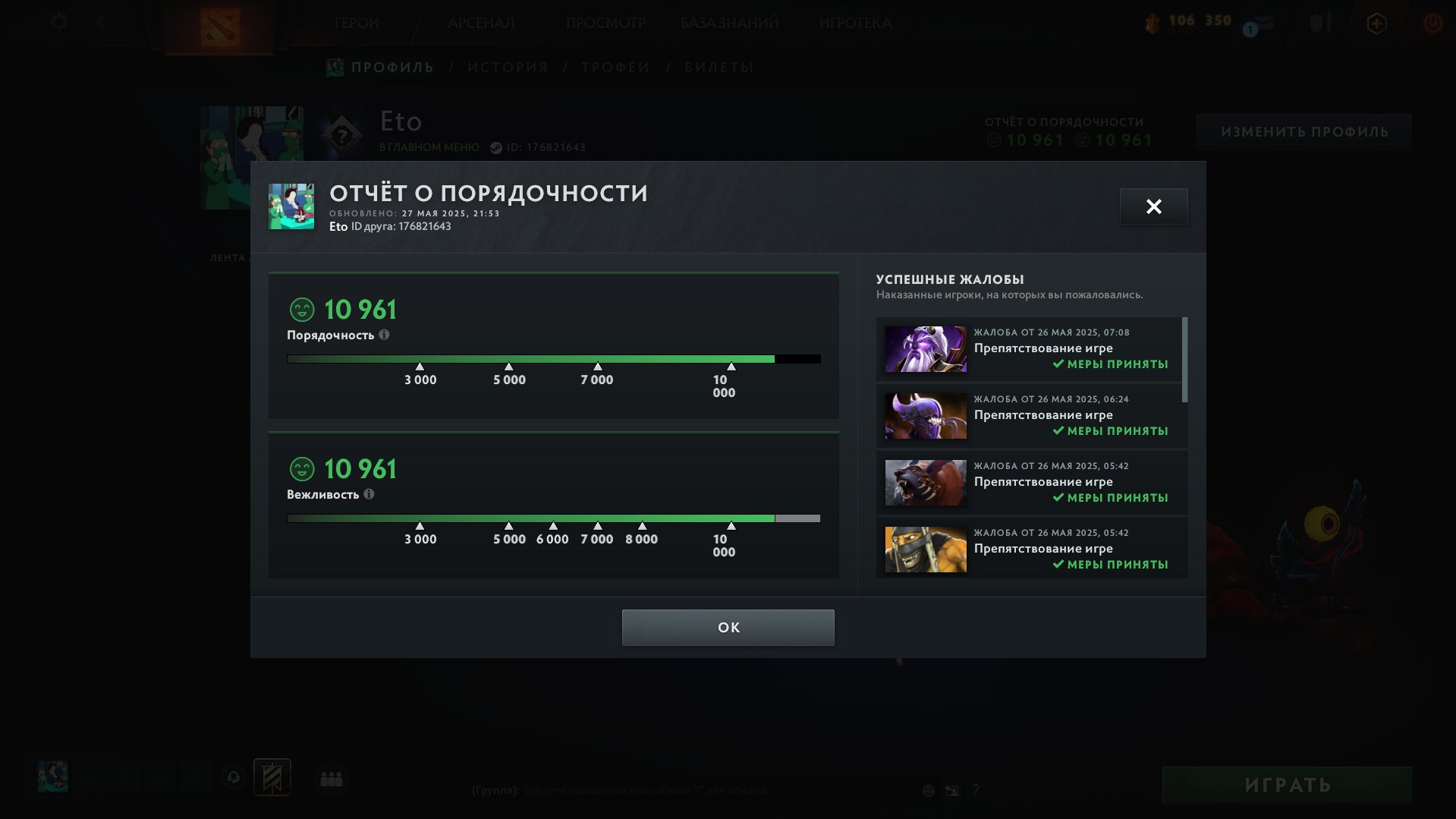The height and width of the screenshot is (819, 1456).
Task: Click the group chat input field
Action: [x=645, y=789]
